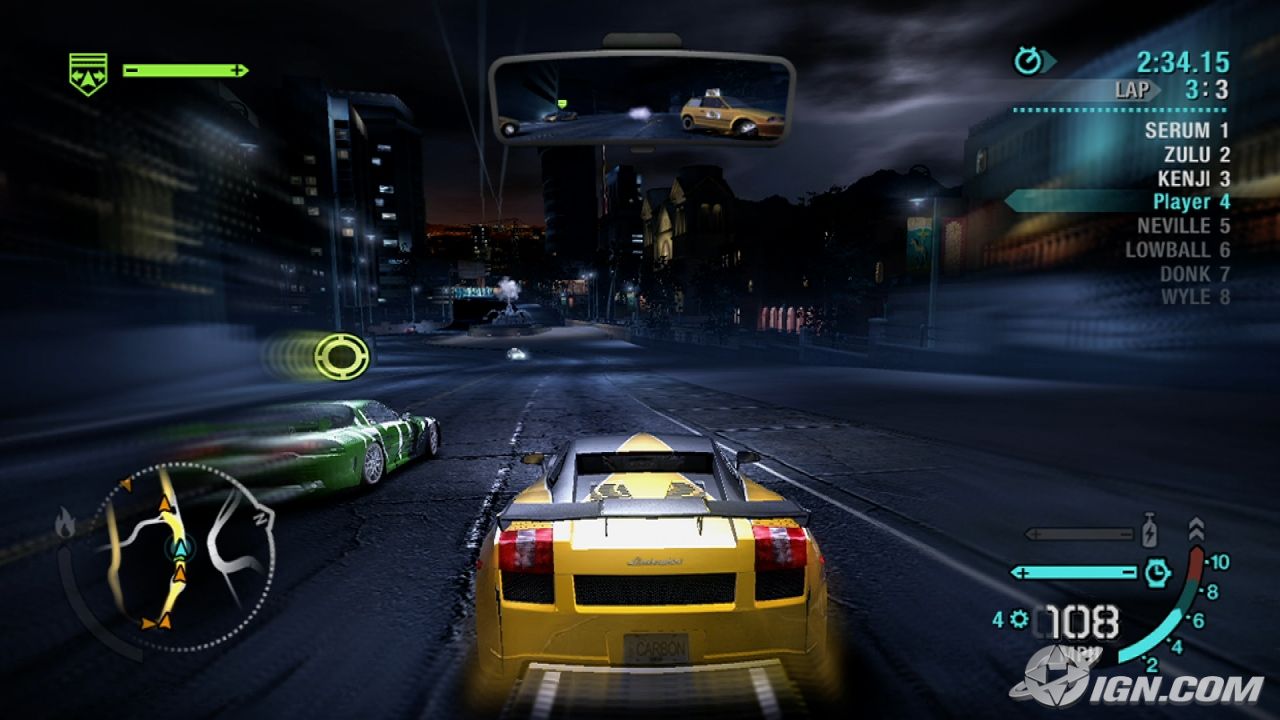Select KENJI's row in the standings
Image resolution: width=1280 pixels, height=720 pixels.
[1193, 178]
